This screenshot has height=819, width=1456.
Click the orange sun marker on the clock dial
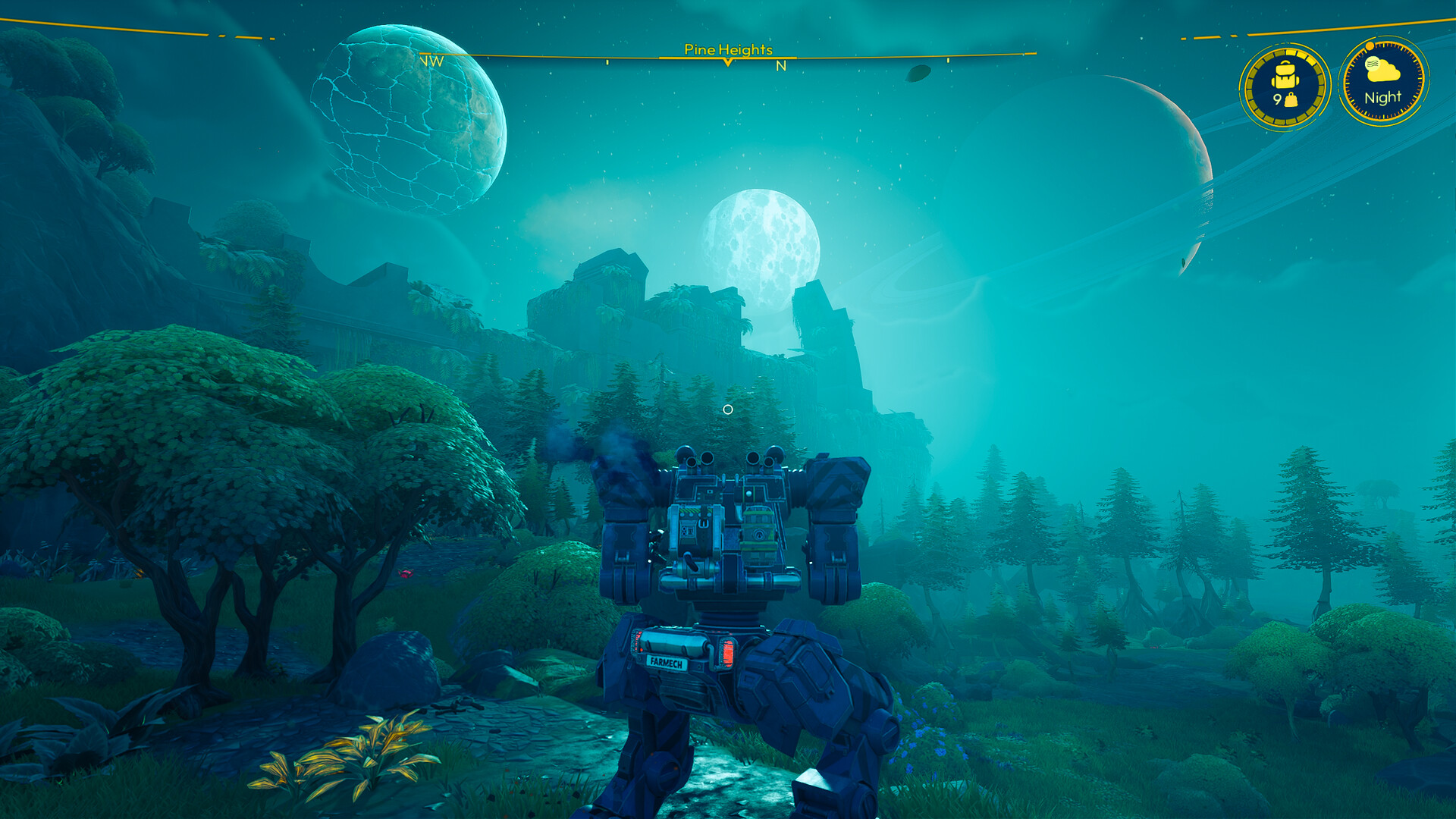point(1370,46)
